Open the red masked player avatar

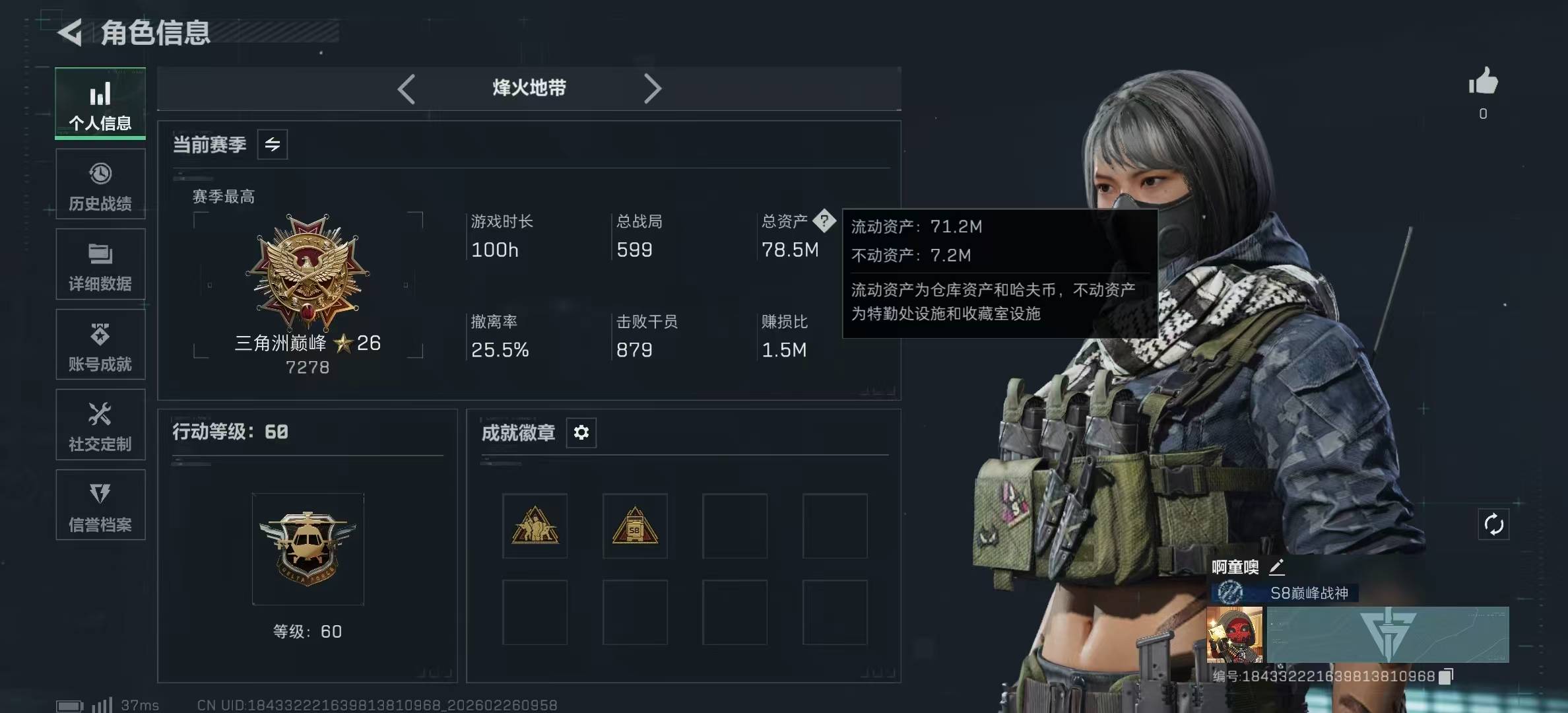(x=1234, y=635)
